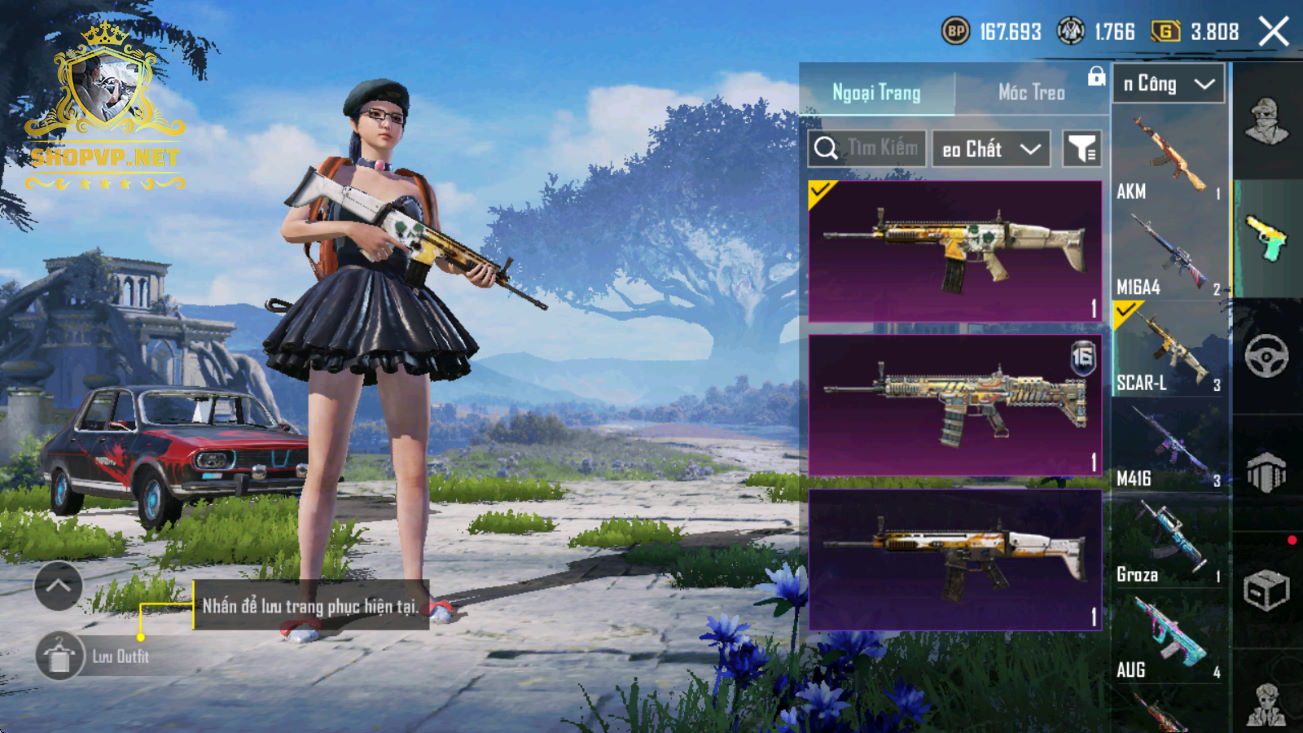Viewport: 1303px width, 733px height.
Task: Choose the AUG weapon entry
Action: 1168,638
